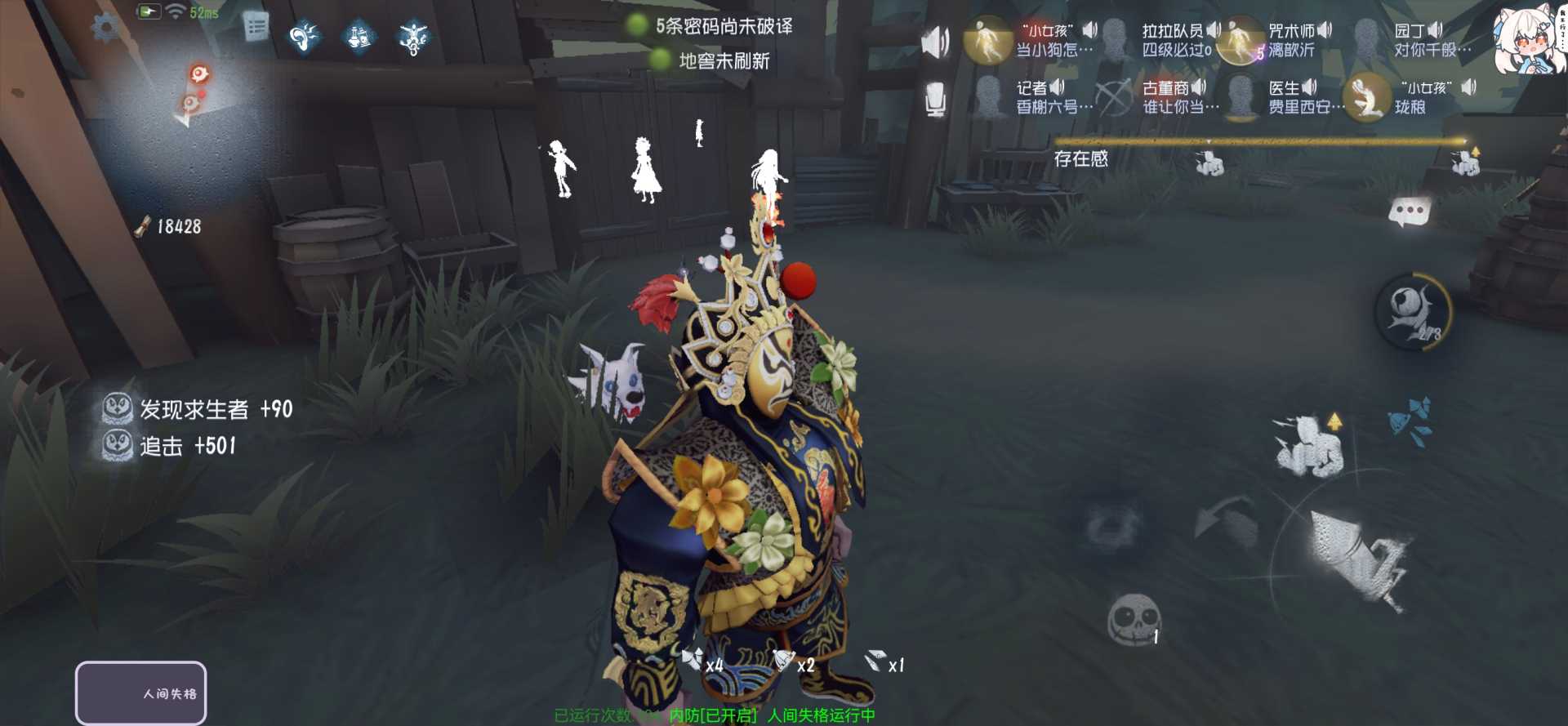The image size is (1568, 726).
Task: Open the match info list panel top-left
Action: point(257,24)
